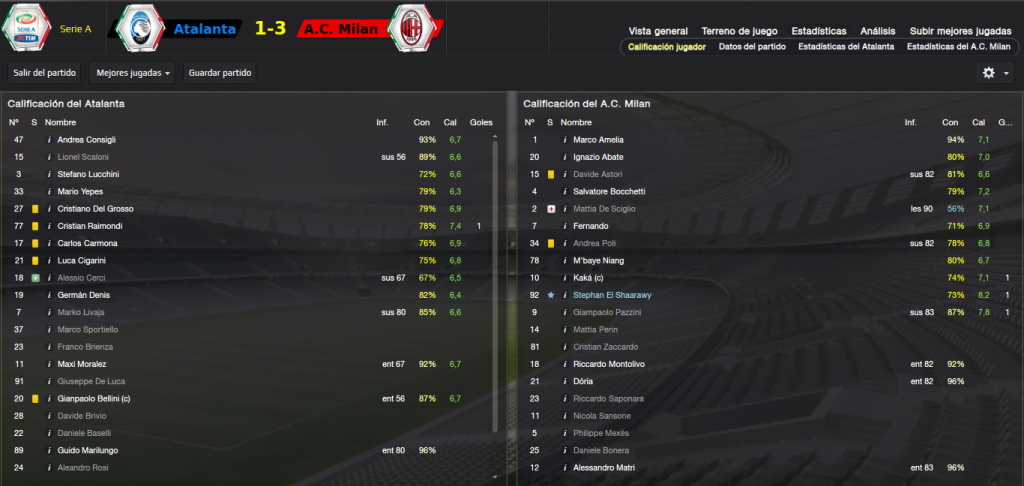Viewport: 1024px width, 486px height.
Task: Show the Estadísticas tab
Action: point(818,31)
